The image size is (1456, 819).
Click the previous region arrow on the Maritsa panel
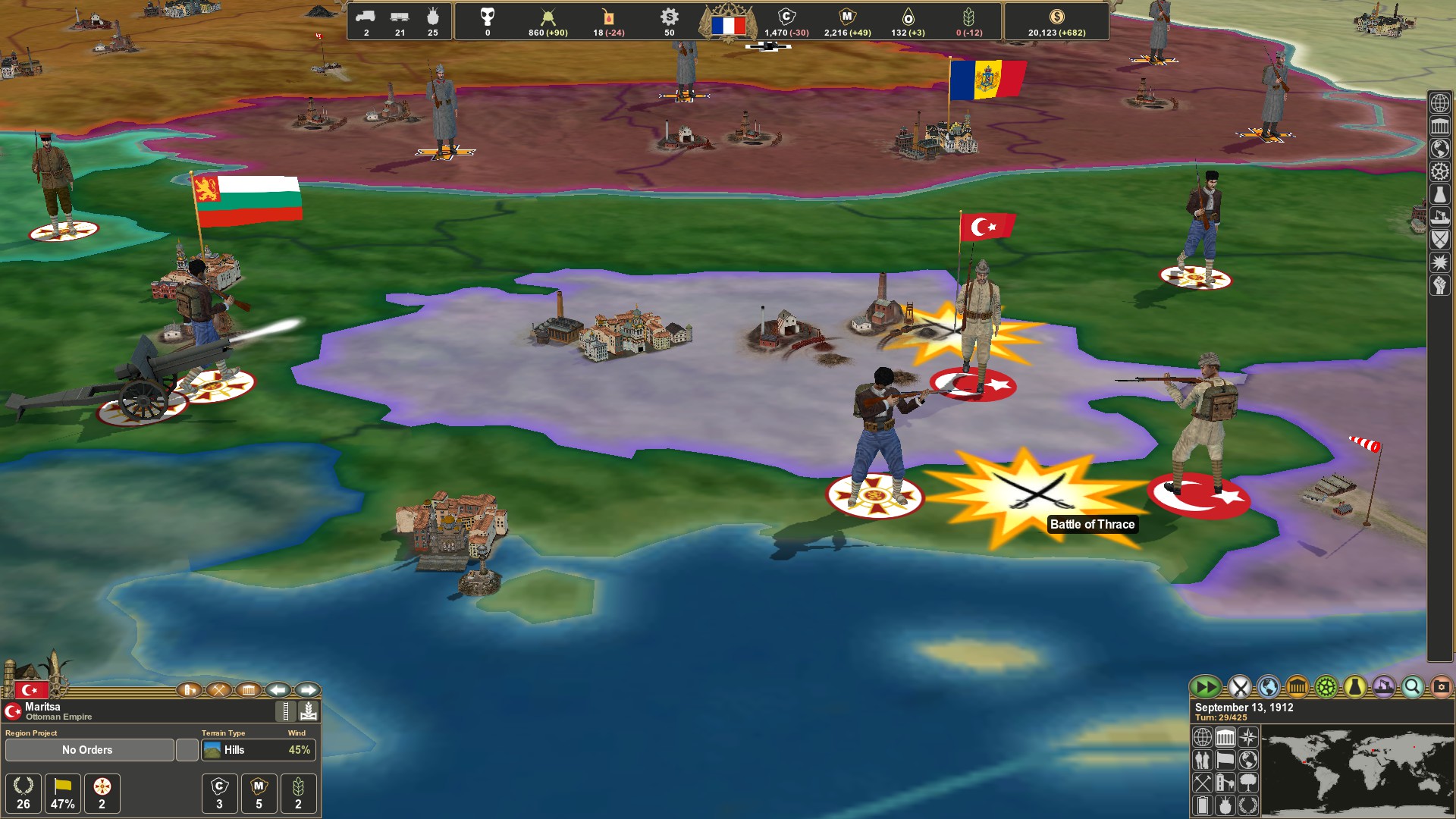(278, 690)
